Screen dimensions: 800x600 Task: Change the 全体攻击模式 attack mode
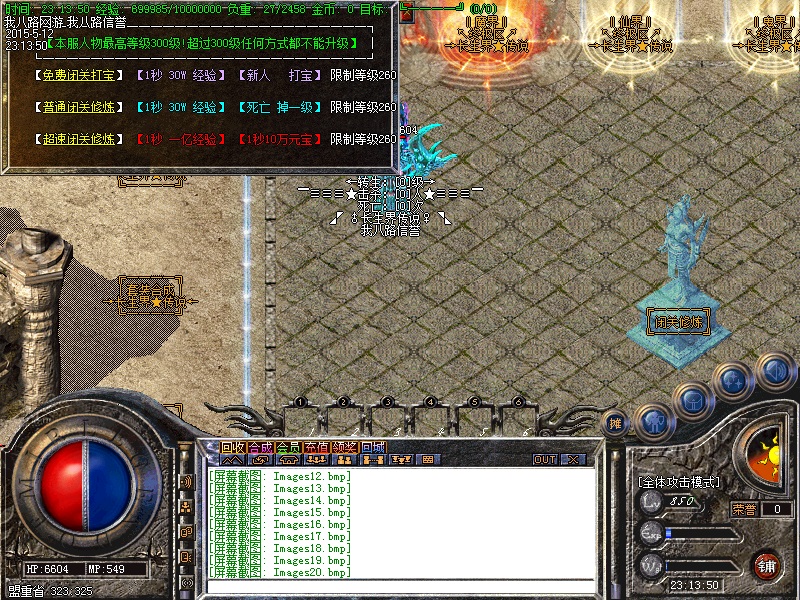(679, 482)
